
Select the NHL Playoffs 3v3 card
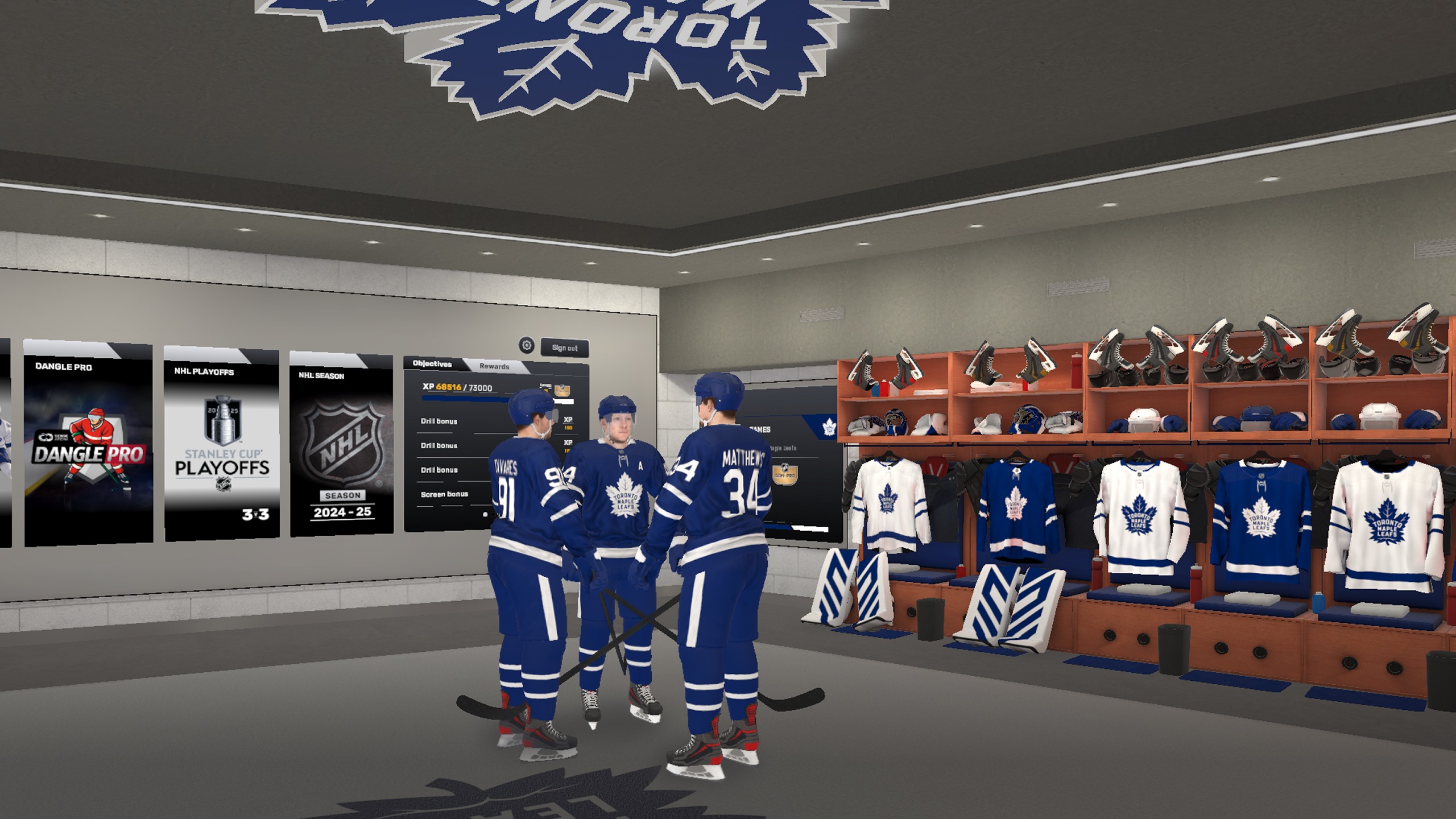(222, 444)
